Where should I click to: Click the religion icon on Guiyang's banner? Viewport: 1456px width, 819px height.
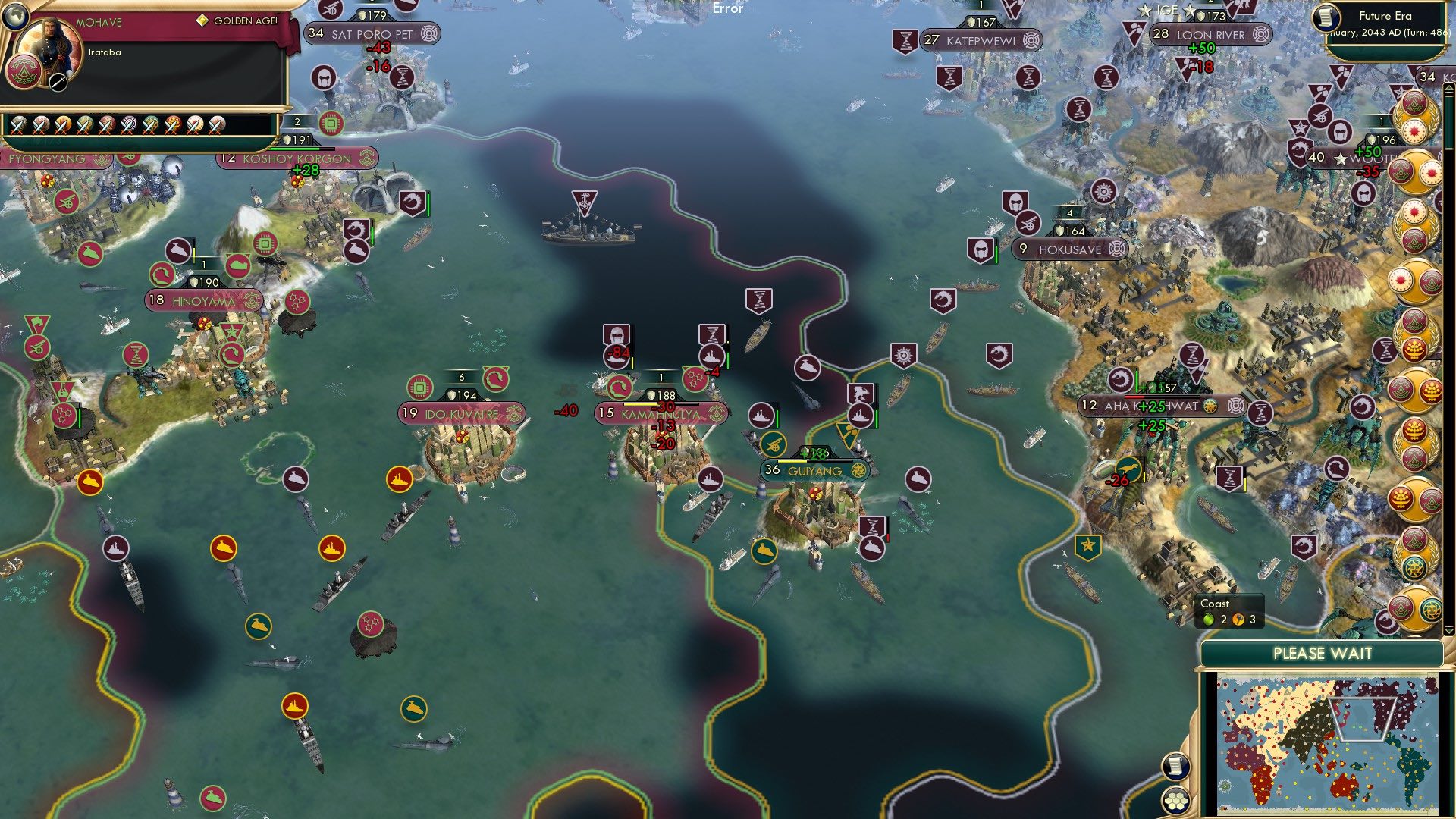(x=858, y=469)
